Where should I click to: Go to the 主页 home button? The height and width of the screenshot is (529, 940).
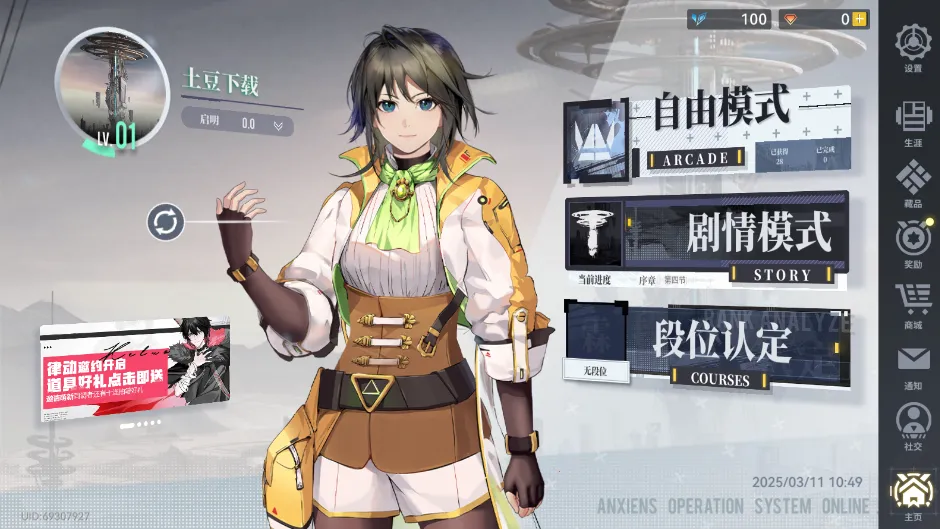pos(911,494)
